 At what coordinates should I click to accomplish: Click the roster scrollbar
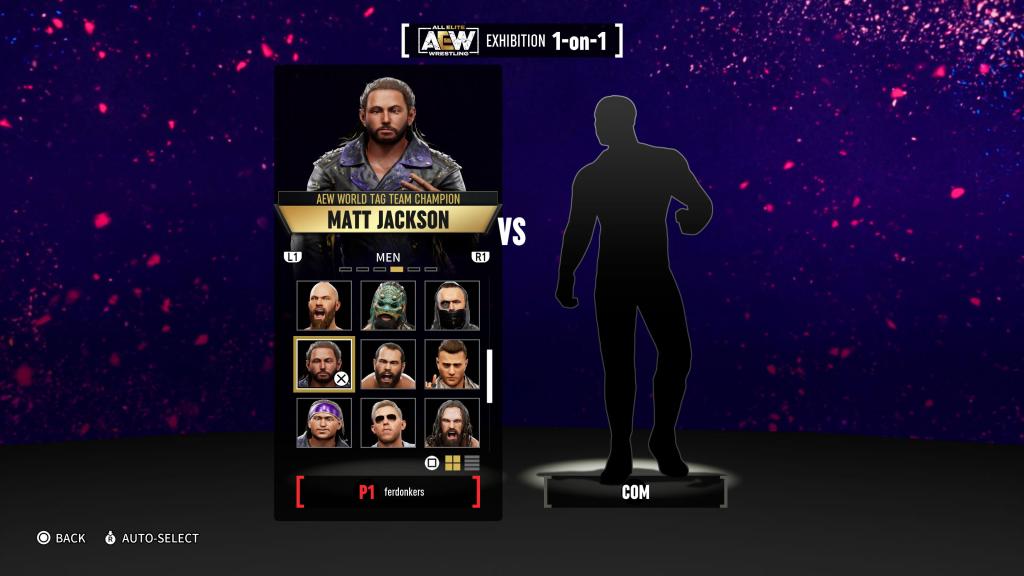[x=490, y=375]
